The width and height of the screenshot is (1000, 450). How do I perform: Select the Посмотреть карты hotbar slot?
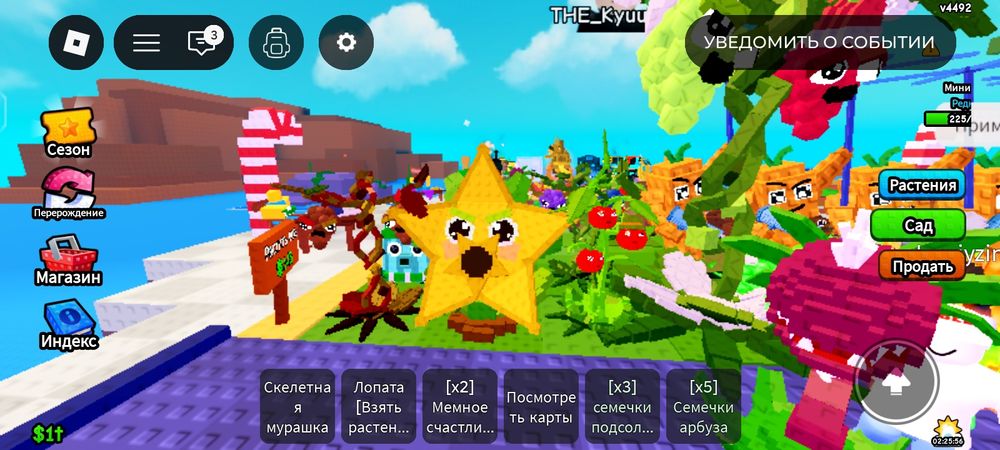point(541,407)
